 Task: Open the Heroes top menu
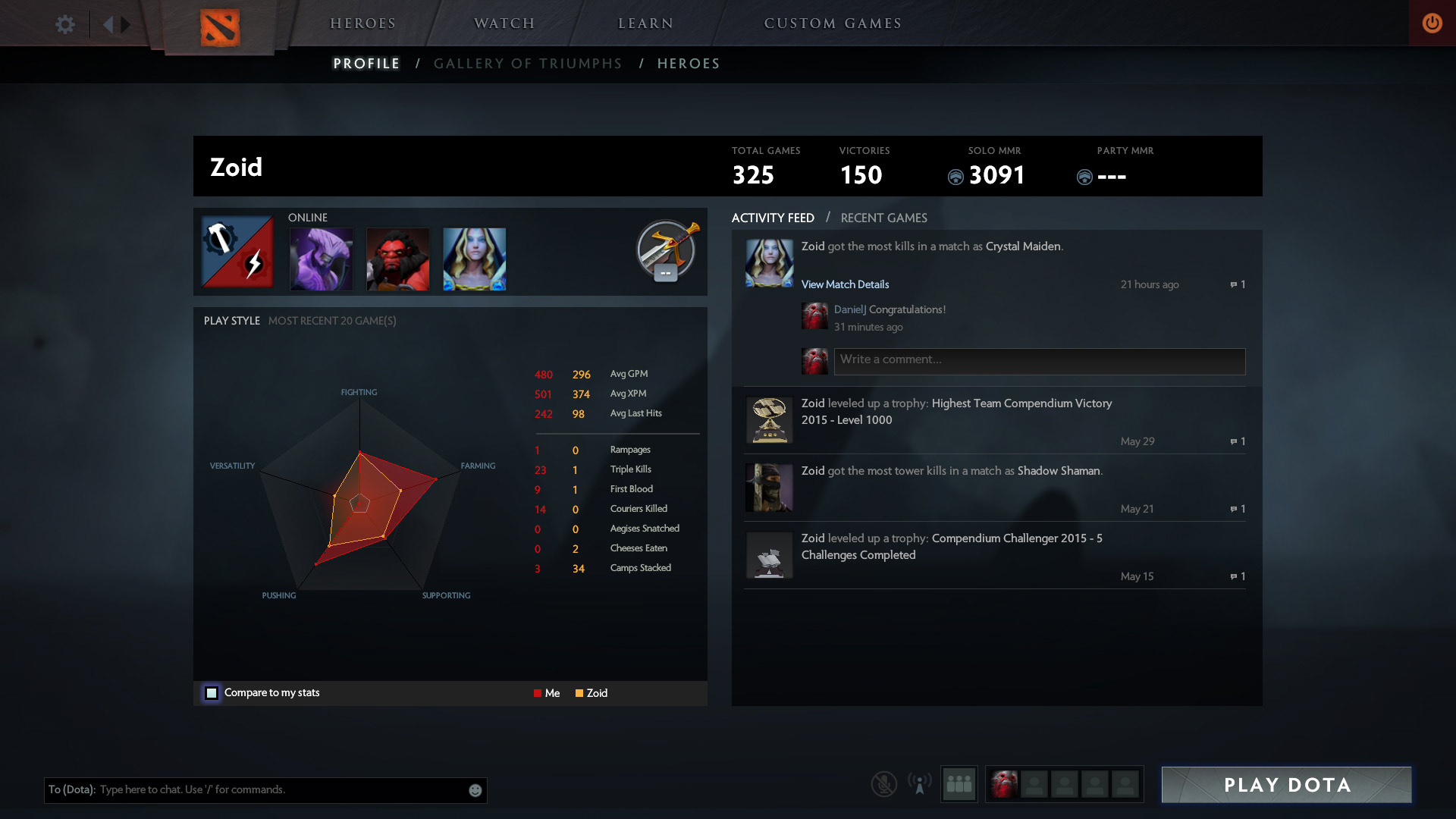pyautogui.click(x=362, y=24)
